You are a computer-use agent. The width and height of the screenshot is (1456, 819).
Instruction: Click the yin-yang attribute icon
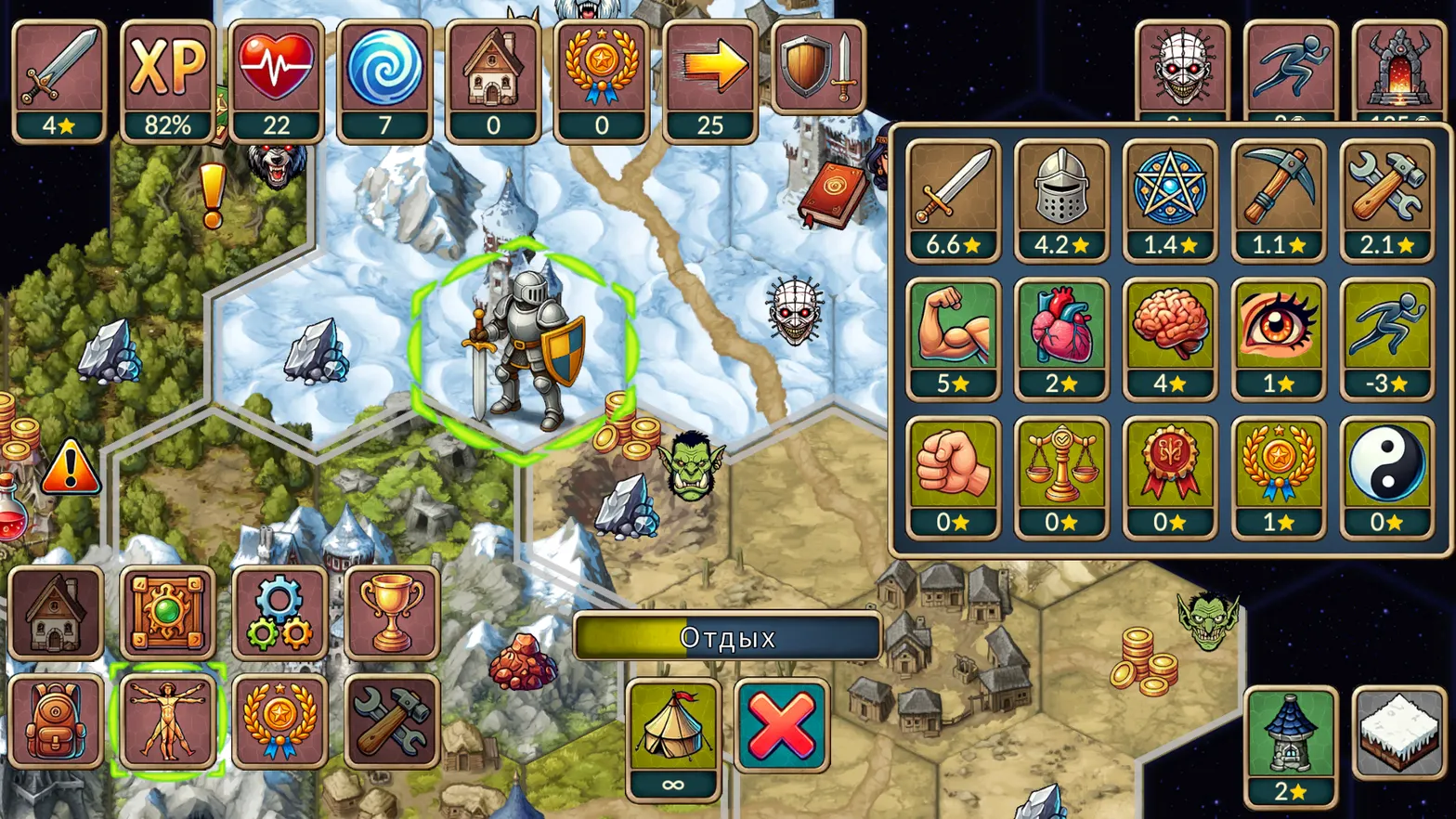[x=1386, y=476]
